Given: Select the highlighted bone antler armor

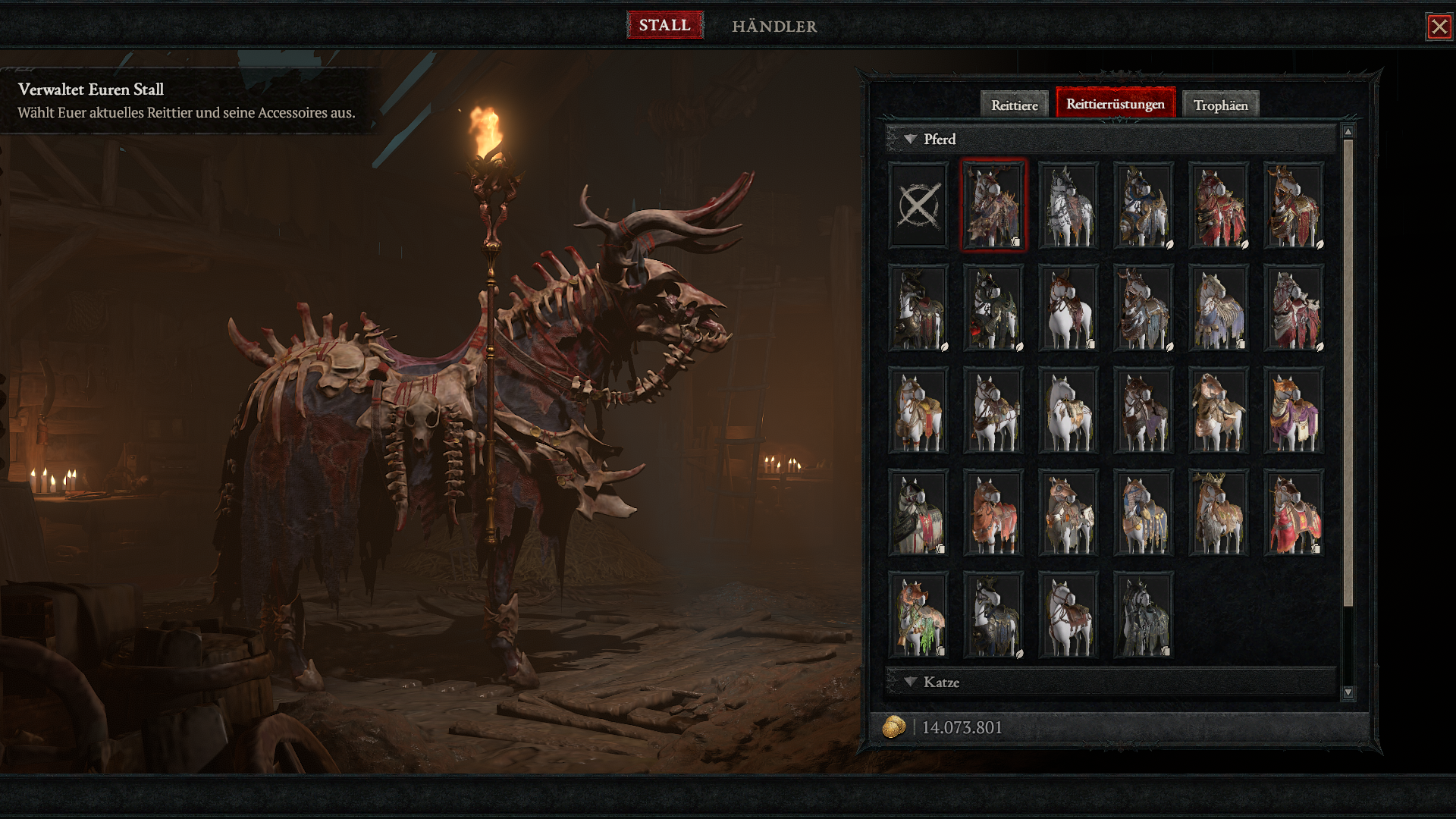Looking at the screenshot, I should tap(993, 205).
